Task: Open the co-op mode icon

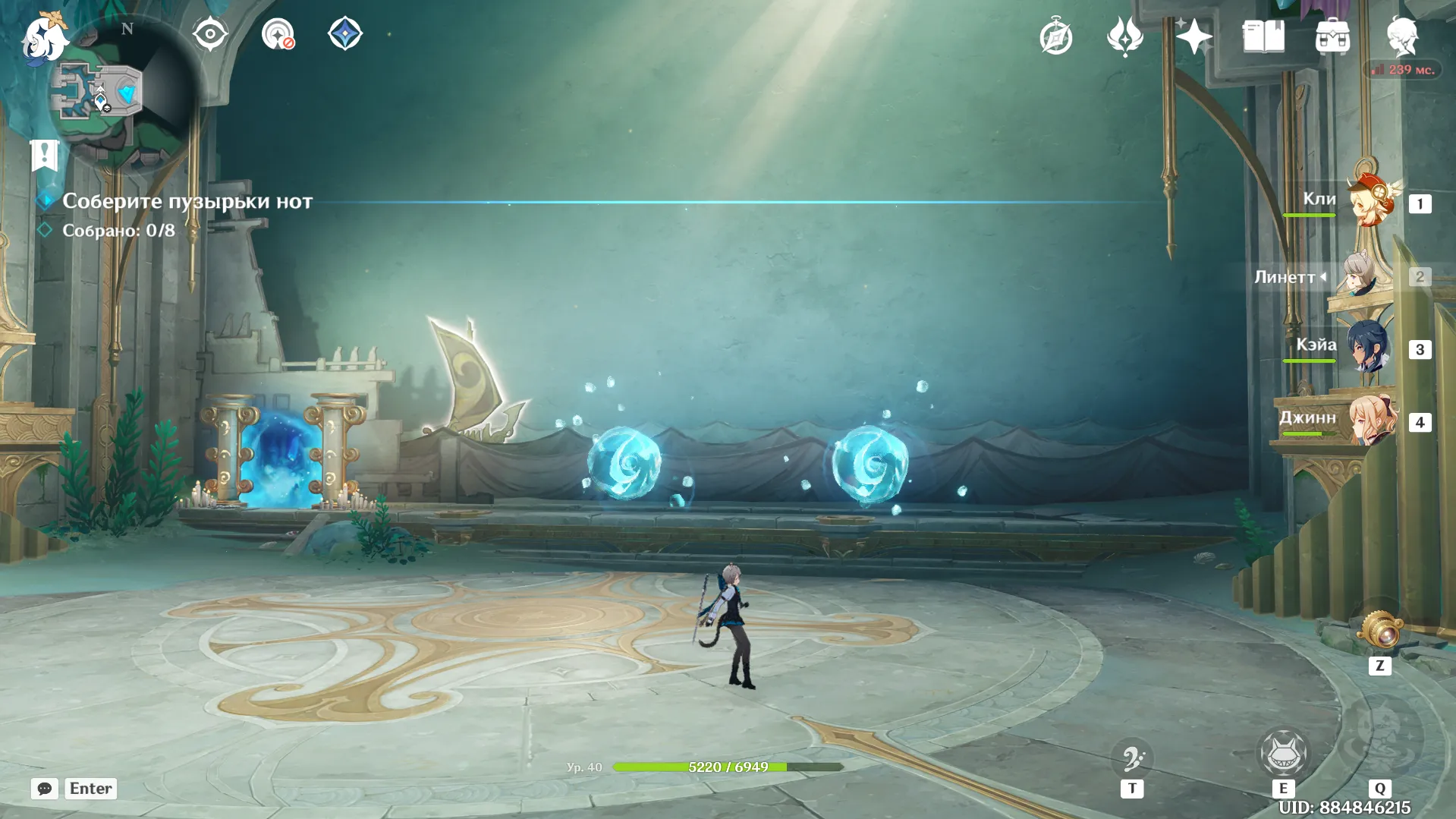Action: [x=278, y=34]
